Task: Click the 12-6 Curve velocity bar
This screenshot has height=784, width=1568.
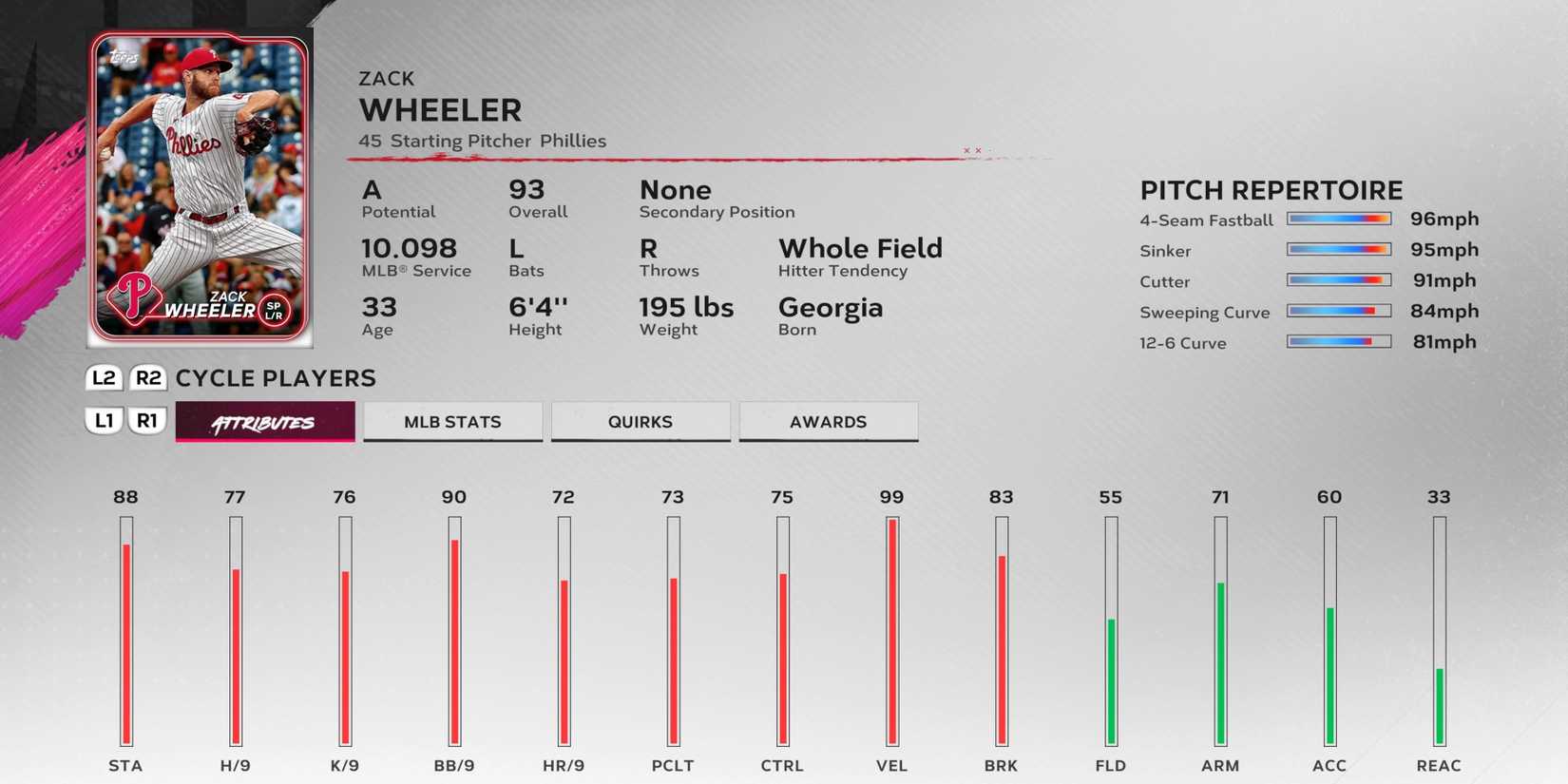Action: [x=1339, y=340]
